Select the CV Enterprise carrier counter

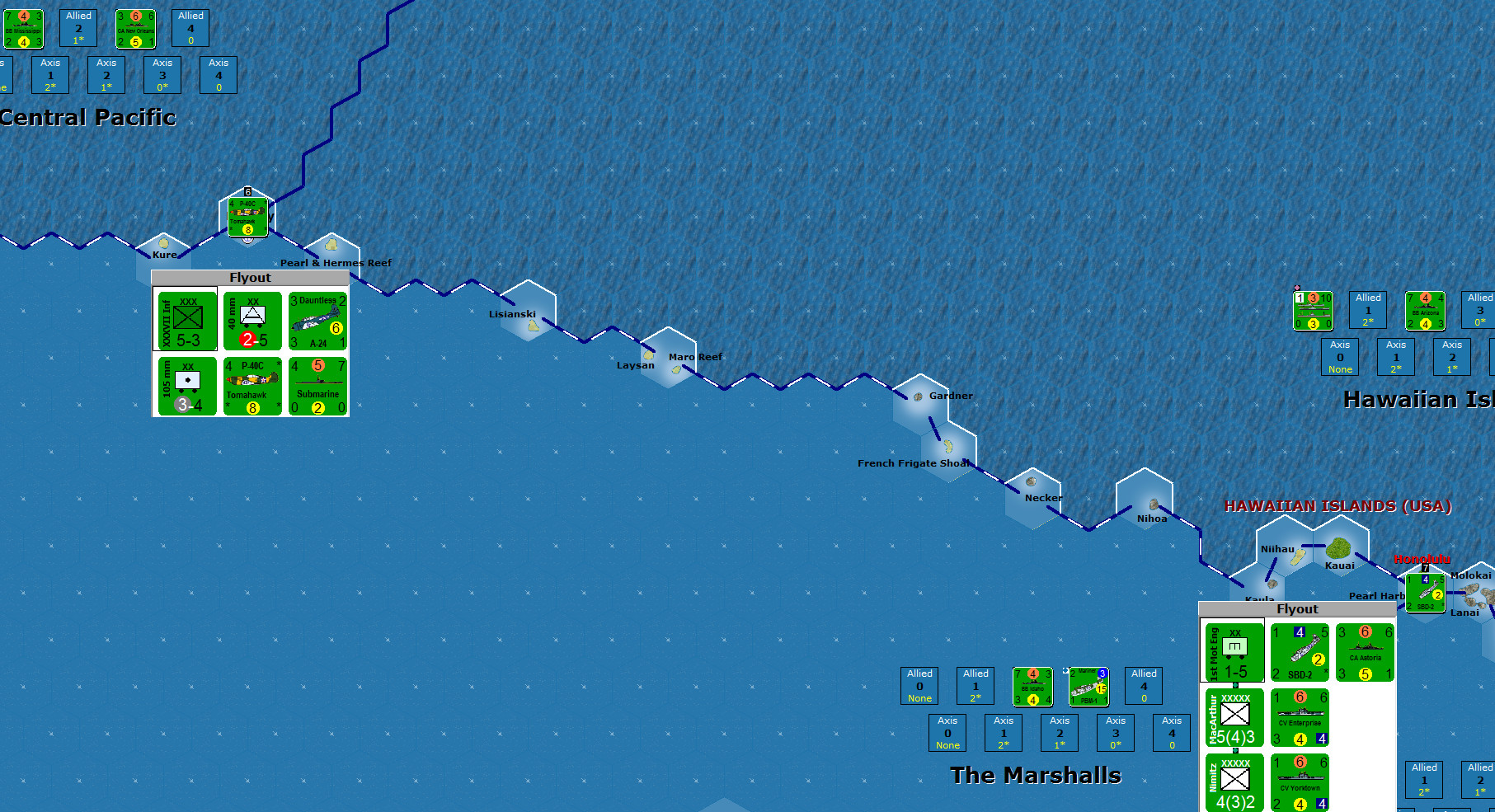tap(1300, 719)
